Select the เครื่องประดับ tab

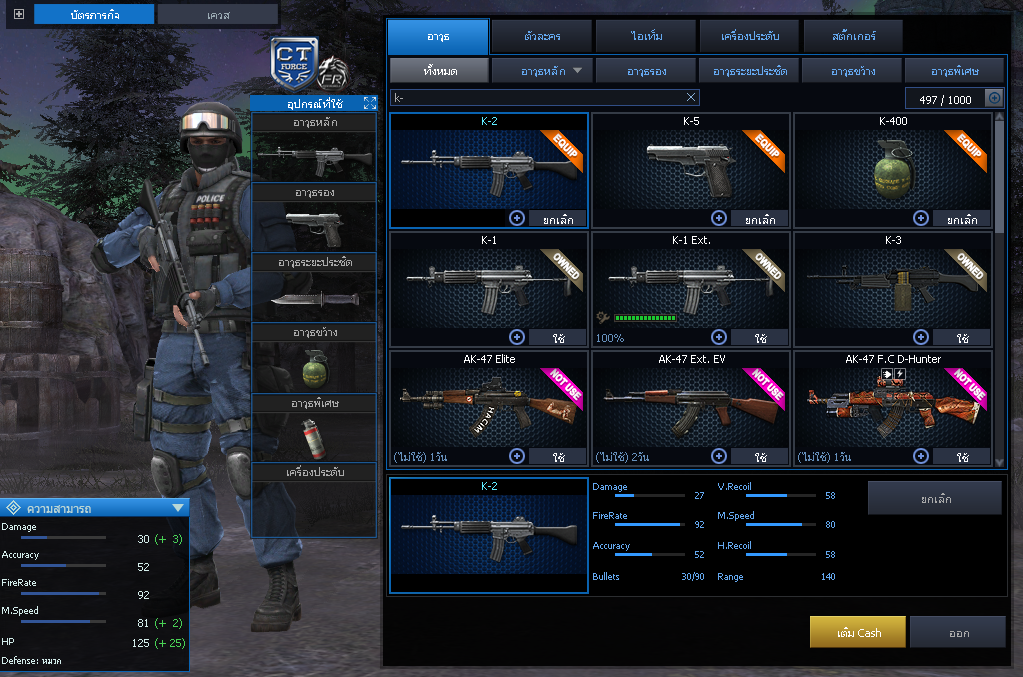coord(749,37)
